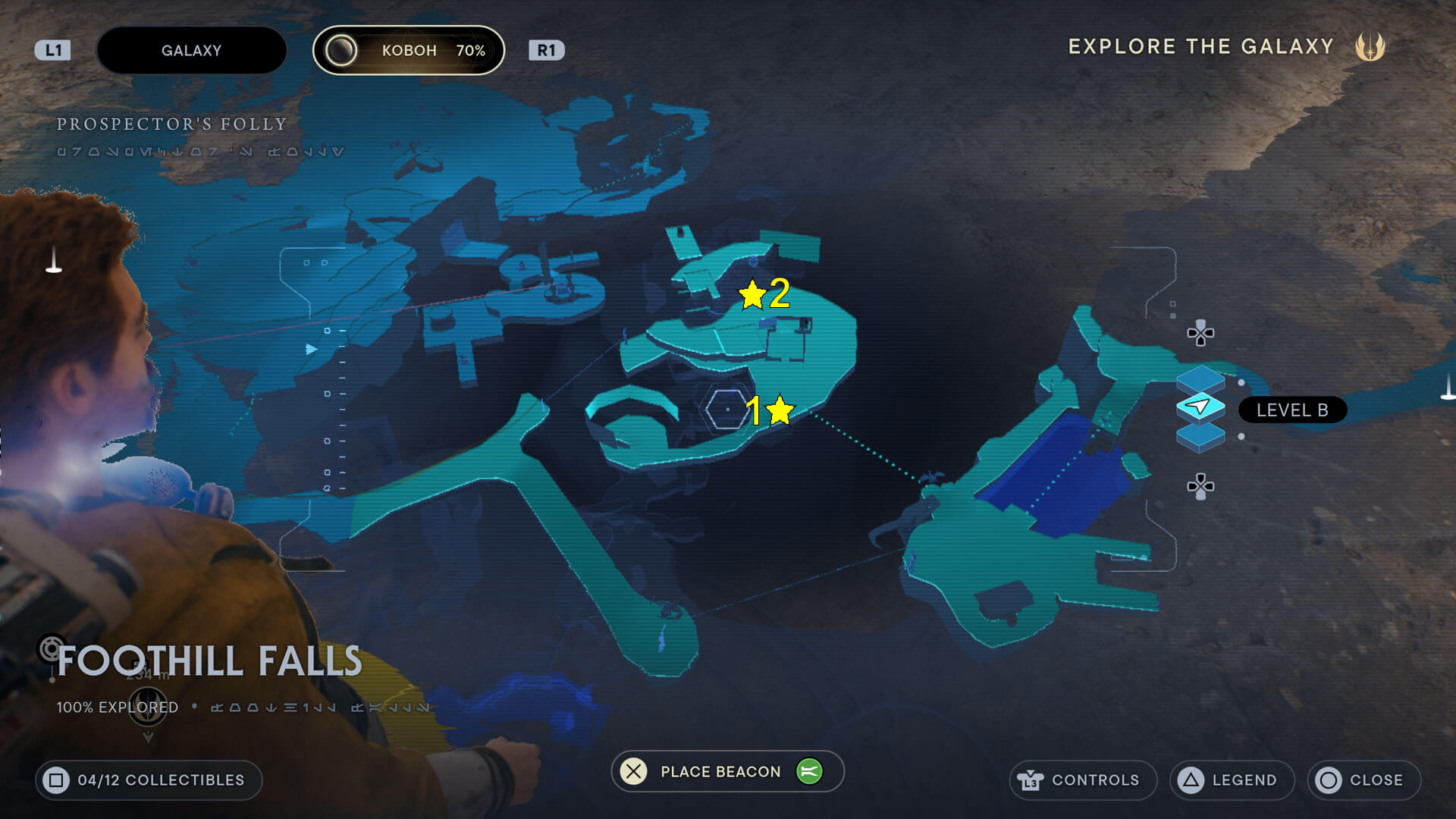Click the Koboh 70% exploration progress pill

coord(409,50)
